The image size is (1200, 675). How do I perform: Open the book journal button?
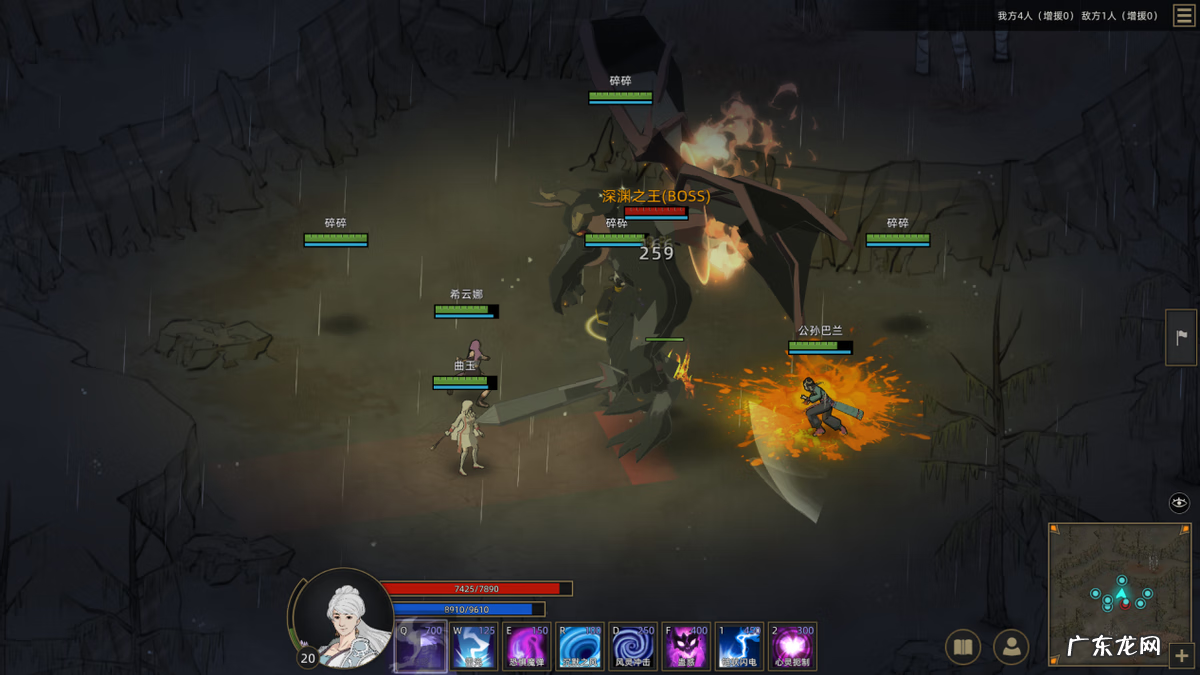tap(963, 648)
